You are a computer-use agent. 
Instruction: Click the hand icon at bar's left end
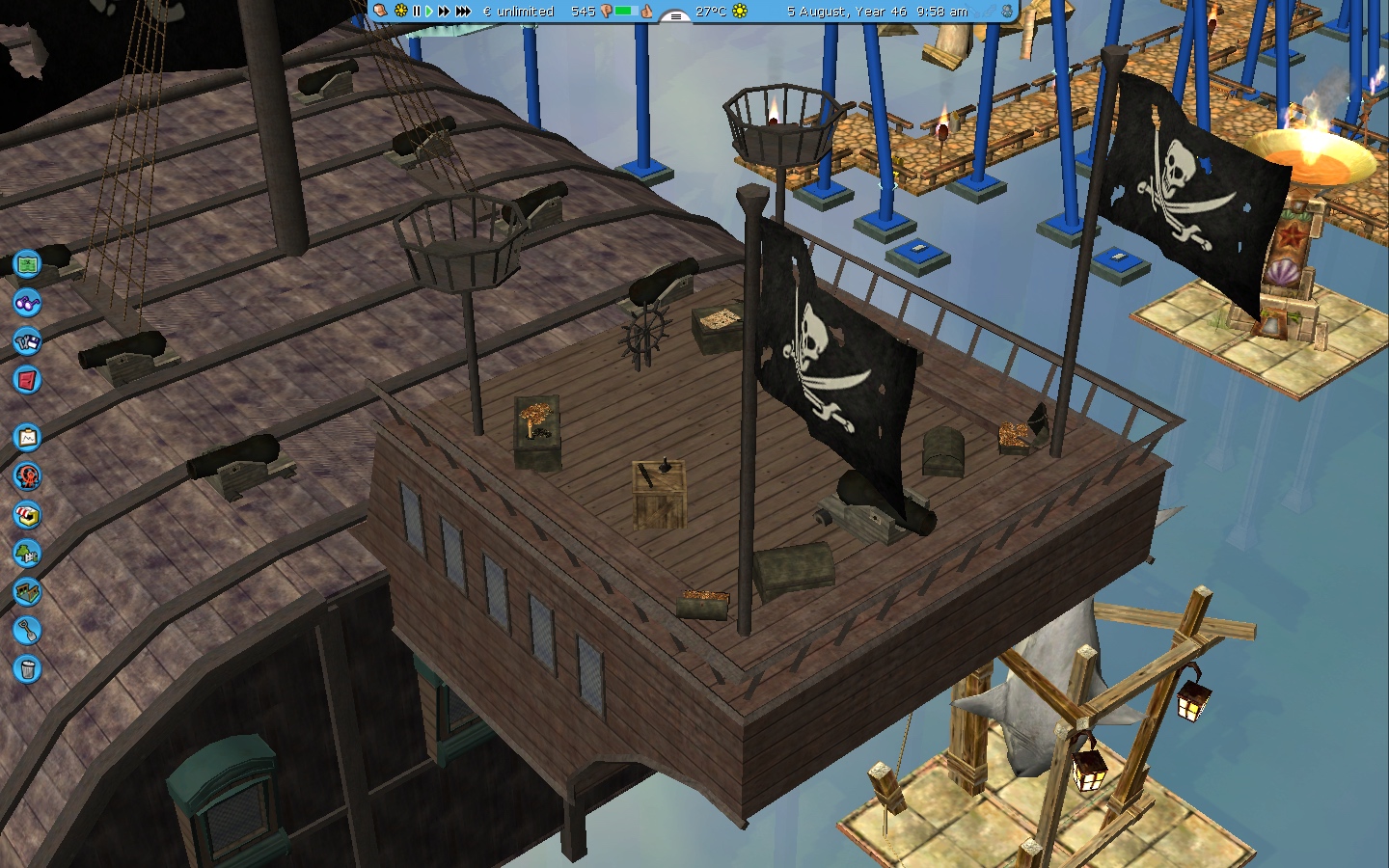click(x=381, y=11)
